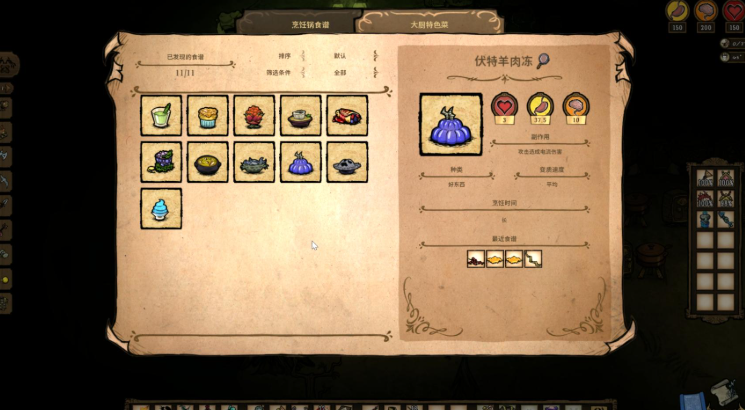Click the next arrow for 排序 sorting
This screenshot has height=410, width=745.
tap(375, 56)
